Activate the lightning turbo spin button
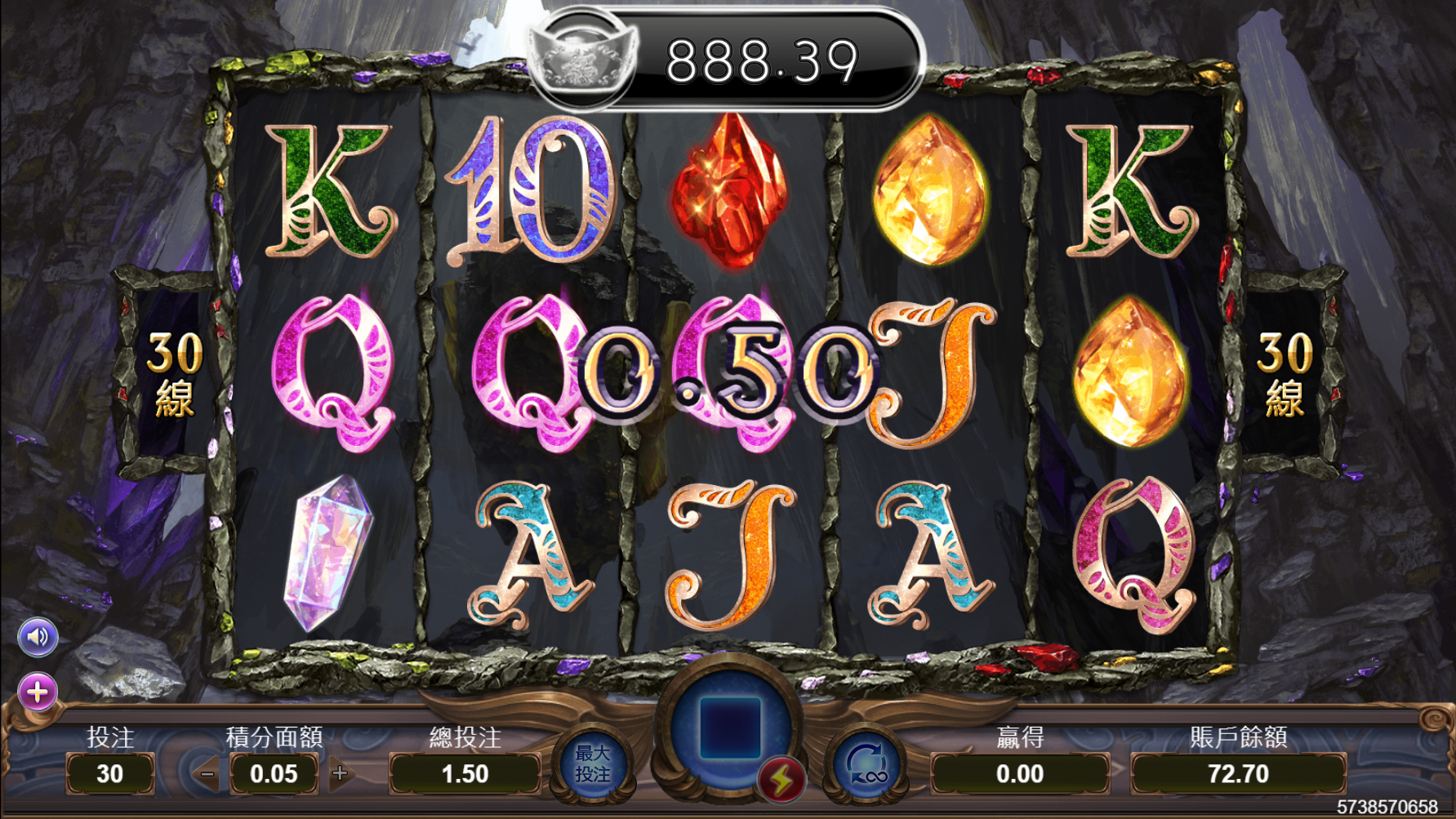 point(781,781)
